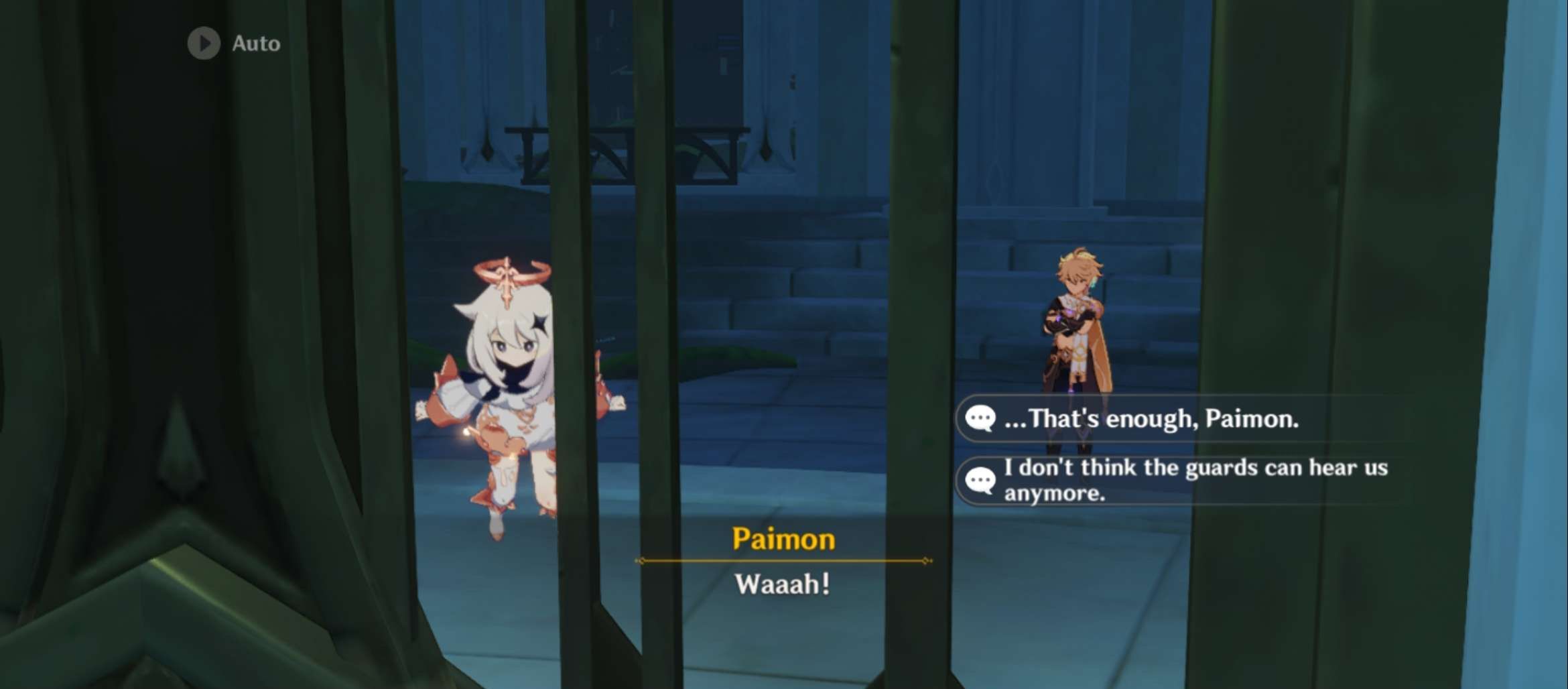This screenshot has height=689, width=1568.
Task: Click the Paimon name label
Action: 783,540
